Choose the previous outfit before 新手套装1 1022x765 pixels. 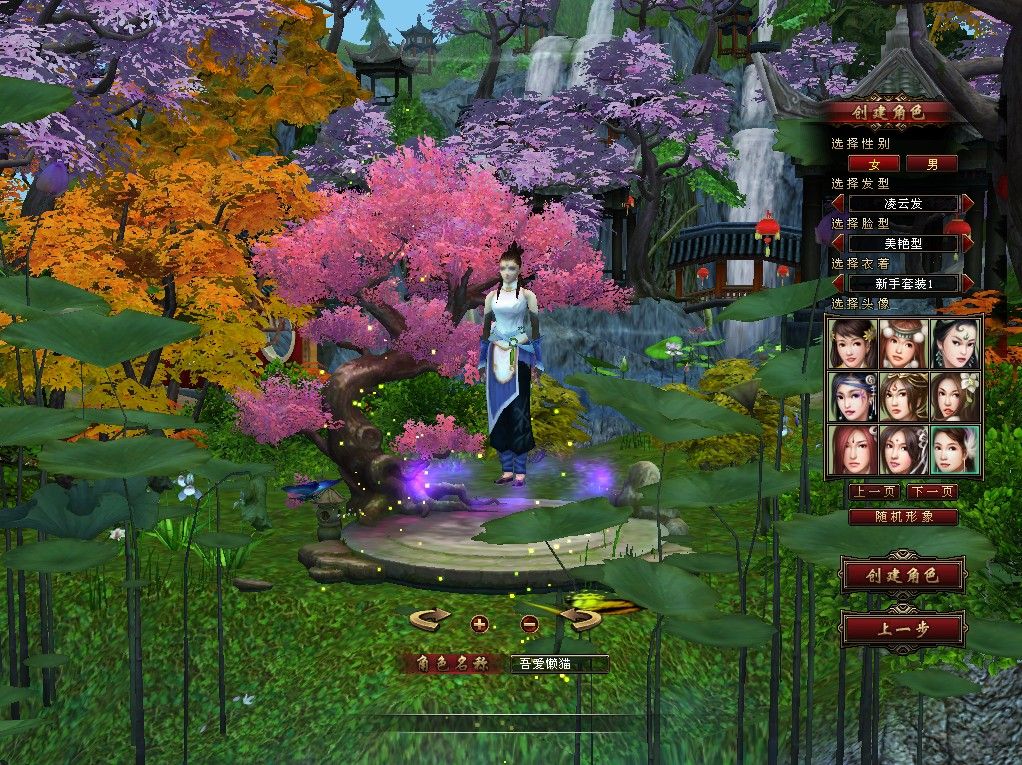(x=838, y=283)
